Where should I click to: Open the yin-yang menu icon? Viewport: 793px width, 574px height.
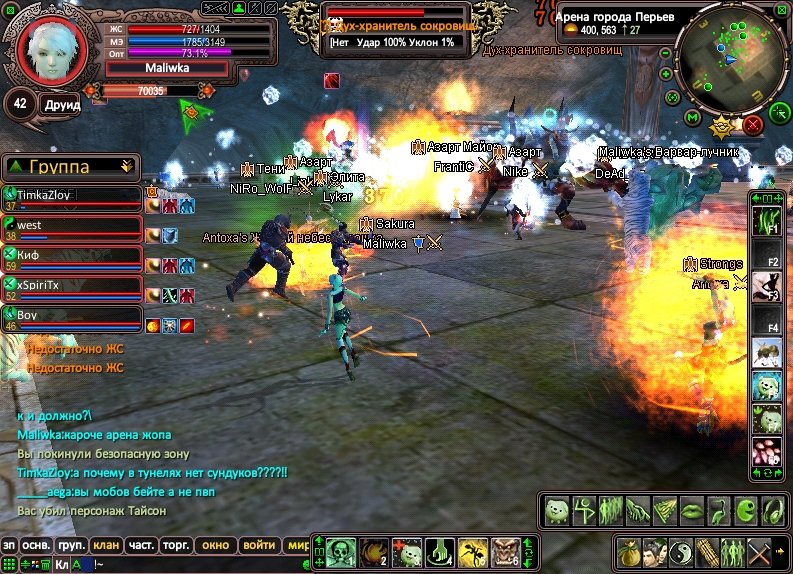[x=679, y=551]
